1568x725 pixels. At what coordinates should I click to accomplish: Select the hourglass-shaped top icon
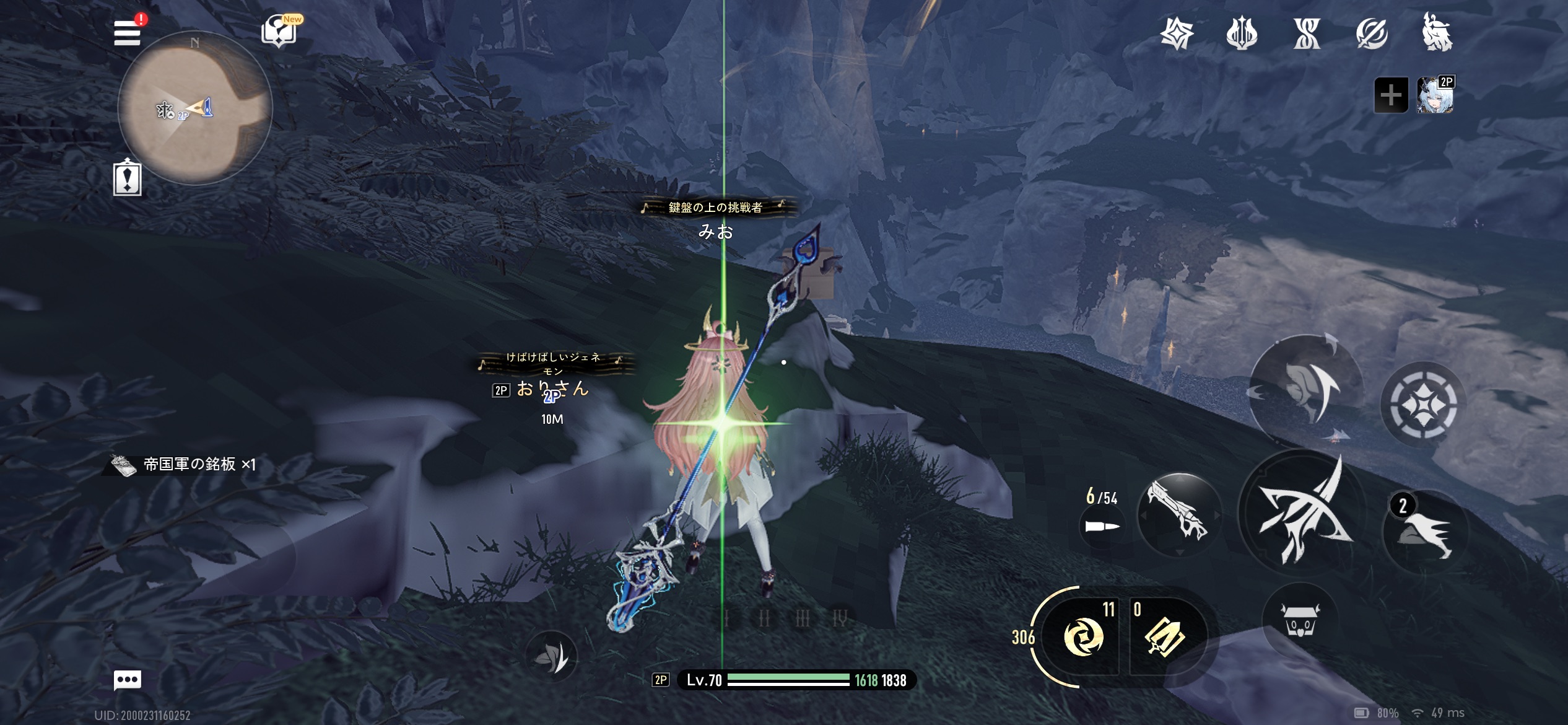click(x=1307, y=33)
